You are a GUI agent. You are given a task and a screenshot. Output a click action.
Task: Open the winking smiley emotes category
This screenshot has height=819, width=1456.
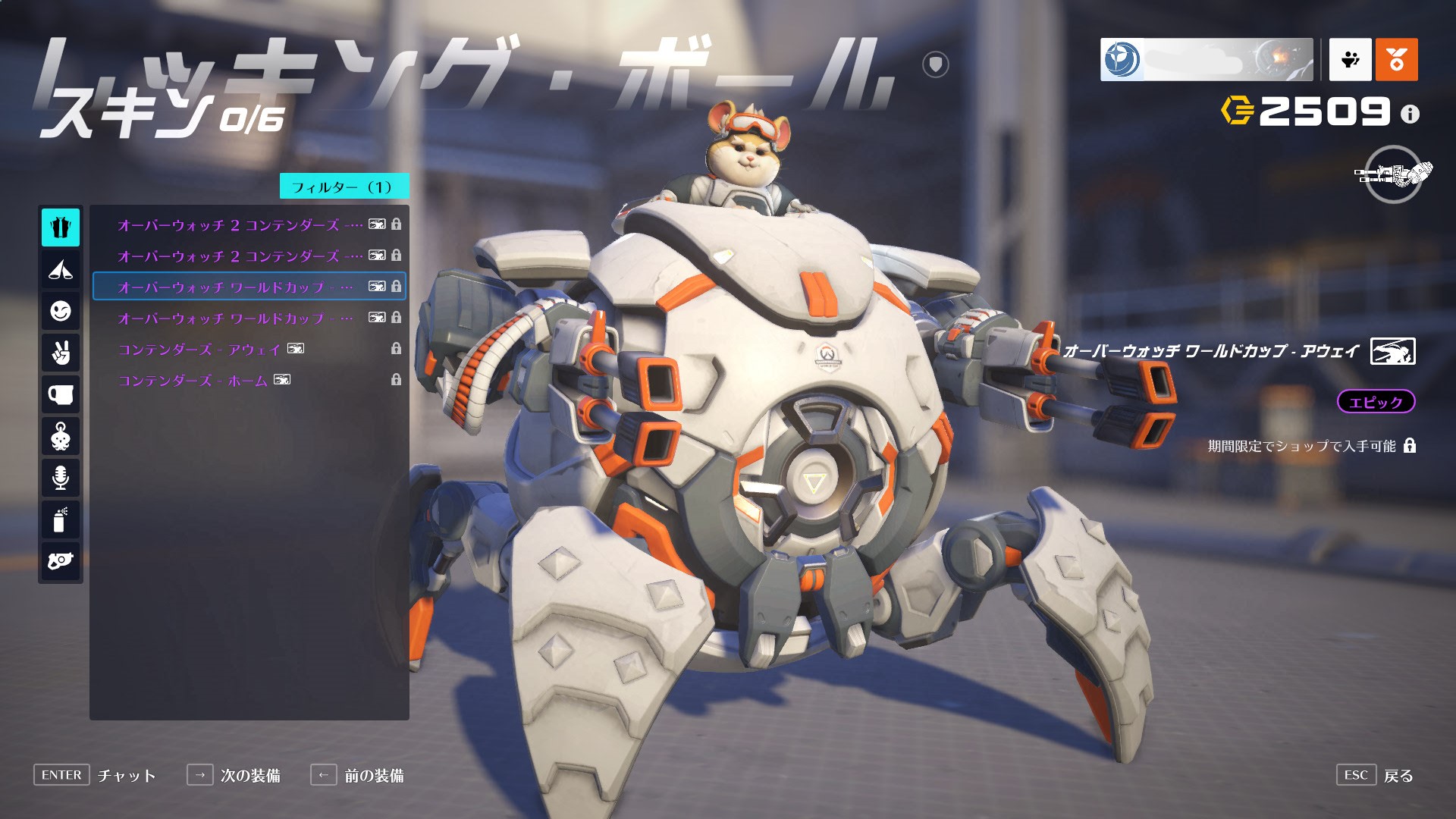click(61, 311)
